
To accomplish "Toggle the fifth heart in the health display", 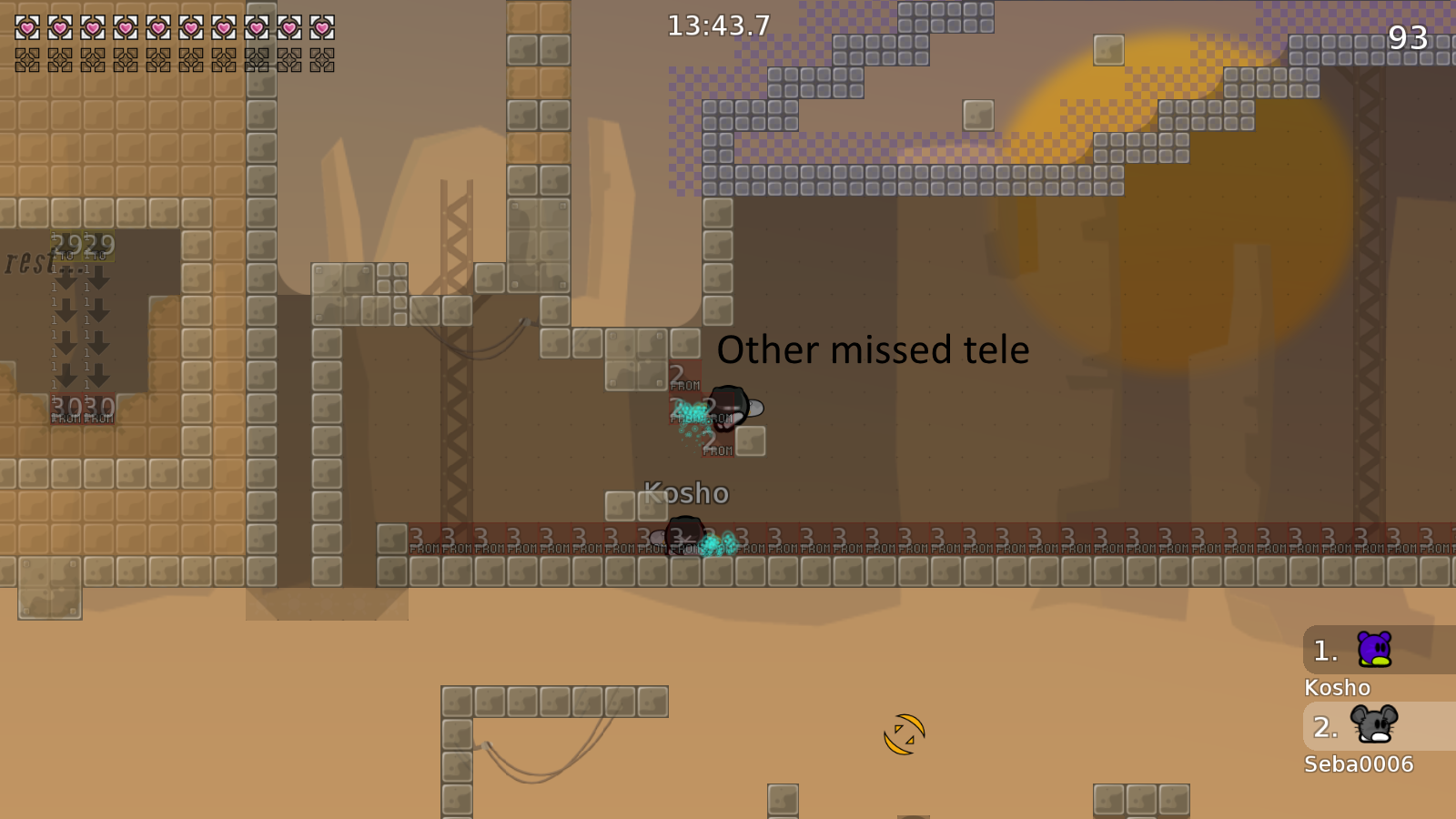I will click(157, 27).
